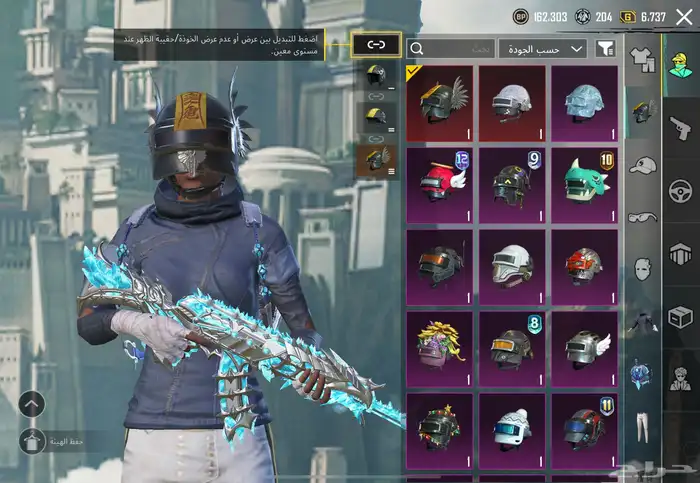Select the red winged helmet level 12
Image resolution: width=700 pixels, height=483 pixels.
(440, 184)
